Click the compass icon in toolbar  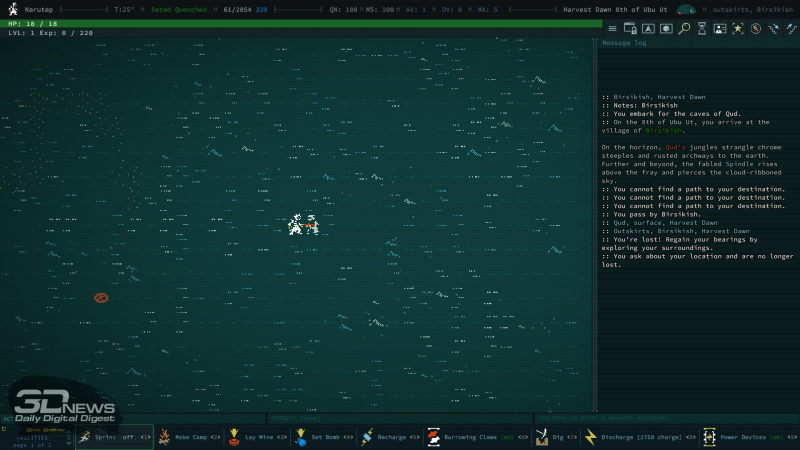755,29
